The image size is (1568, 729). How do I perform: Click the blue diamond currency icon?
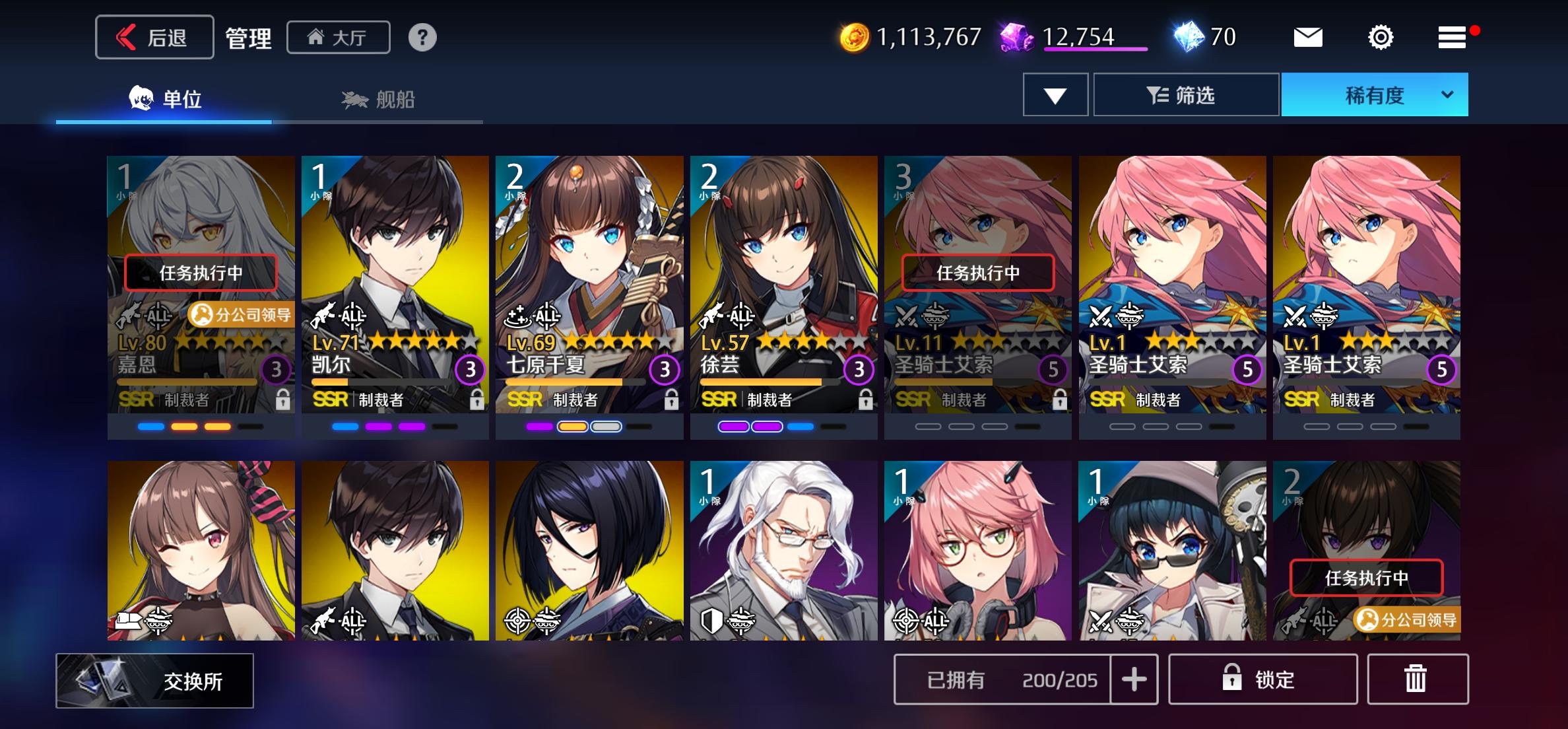(x=1196, y=38)
